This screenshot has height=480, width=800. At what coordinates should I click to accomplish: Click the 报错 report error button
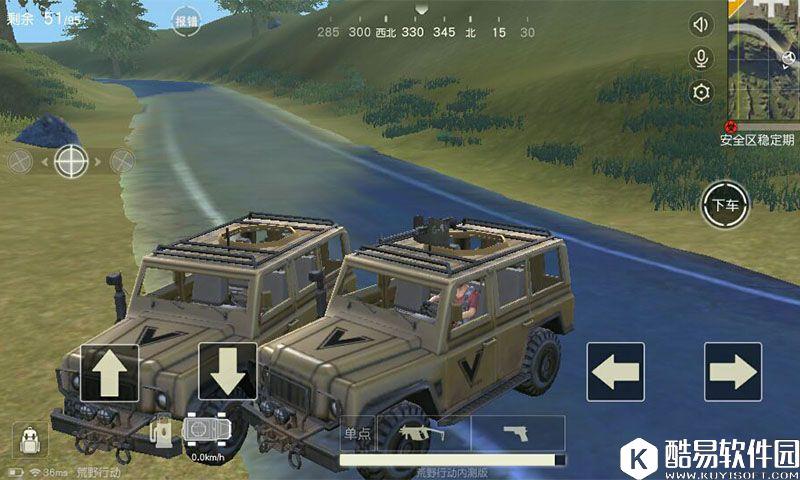coord(186,20)
